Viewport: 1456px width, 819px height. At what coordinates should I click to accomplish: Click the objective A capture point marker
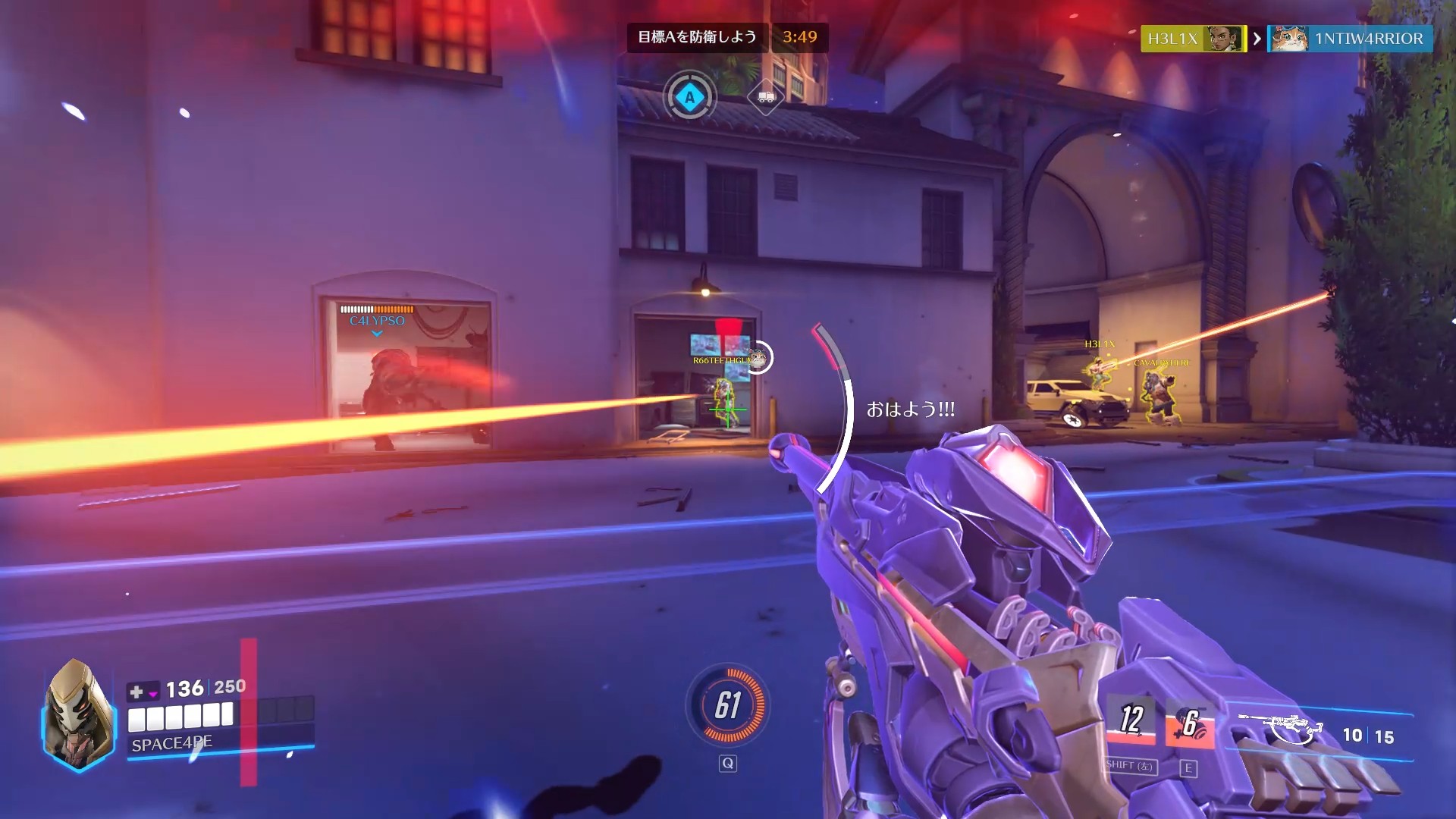[x=689, y=97]
